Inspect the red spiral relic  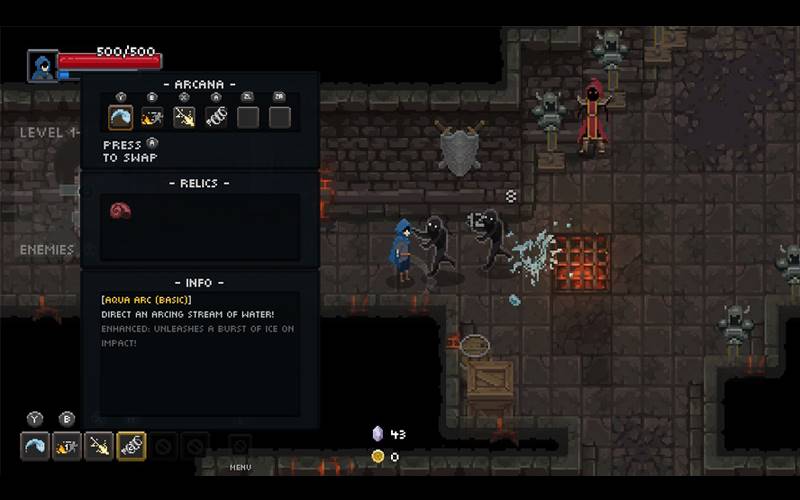click(120, 210)
